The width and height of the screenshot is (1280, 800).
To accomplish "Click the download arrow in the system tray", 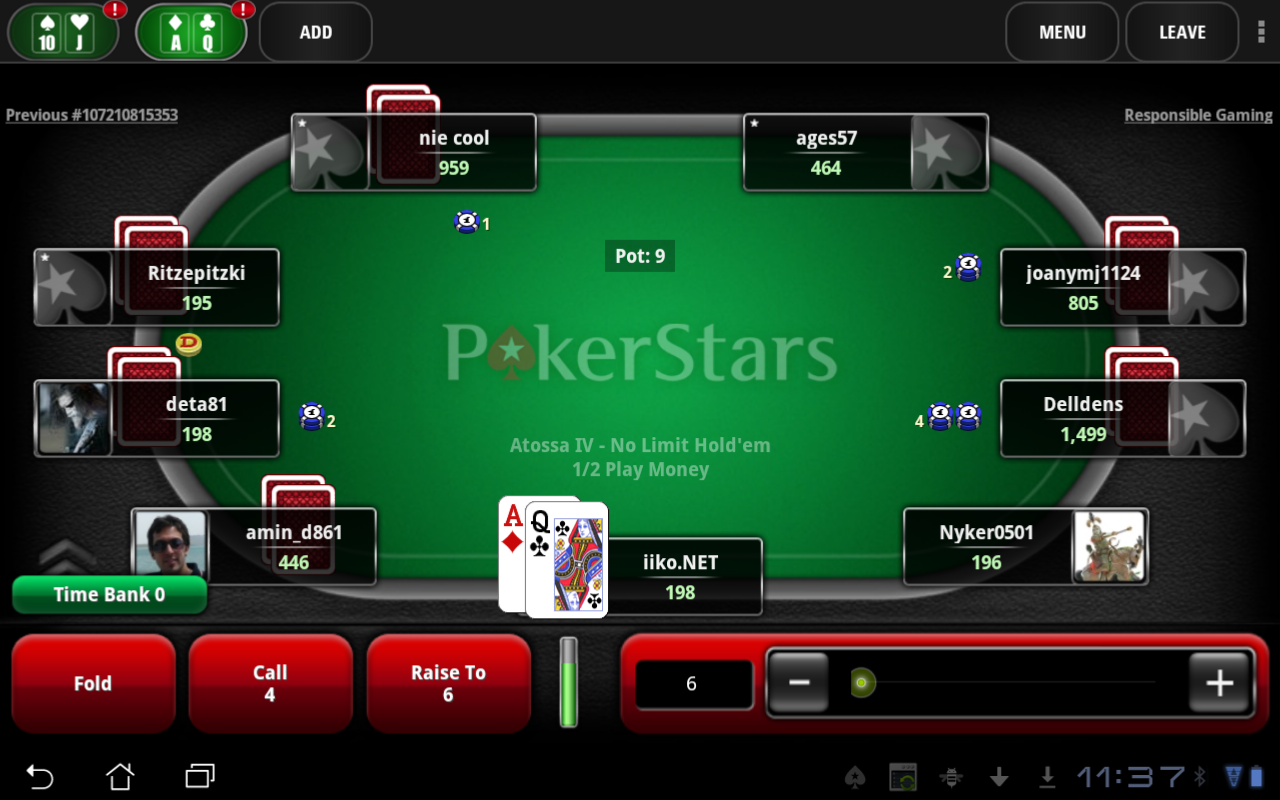I will click(1047, 776).
